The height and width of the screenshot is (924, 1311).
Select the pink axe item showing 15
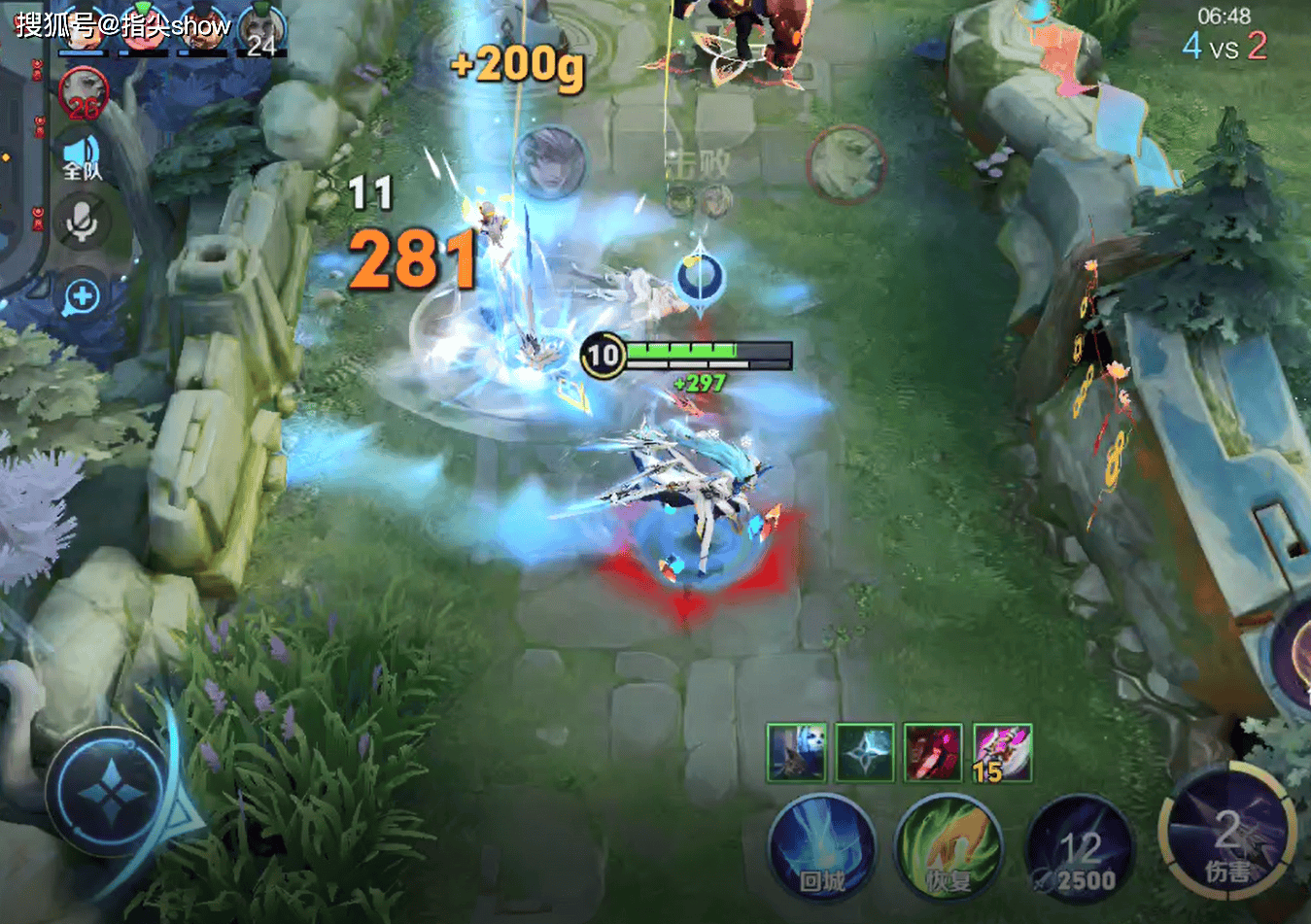click(1002, 752)
